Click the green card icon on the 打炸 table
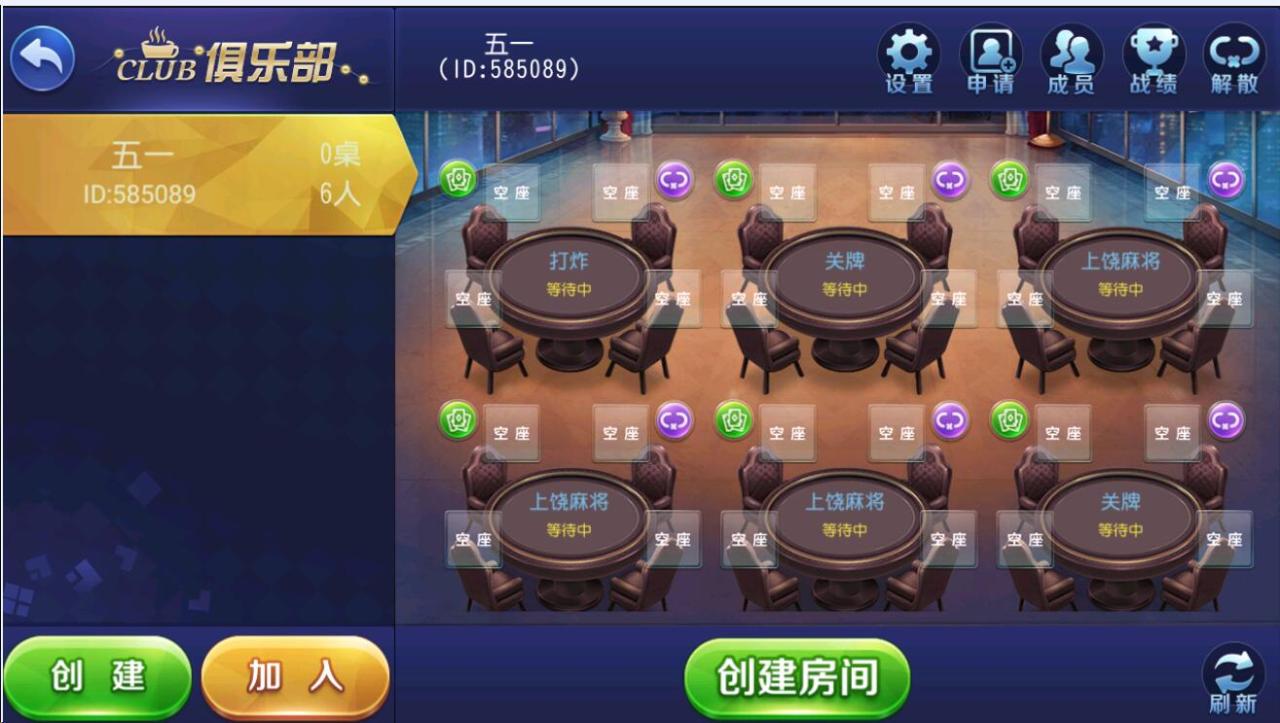Screen dimensions: 1280x723 click(x=460, y=180)
